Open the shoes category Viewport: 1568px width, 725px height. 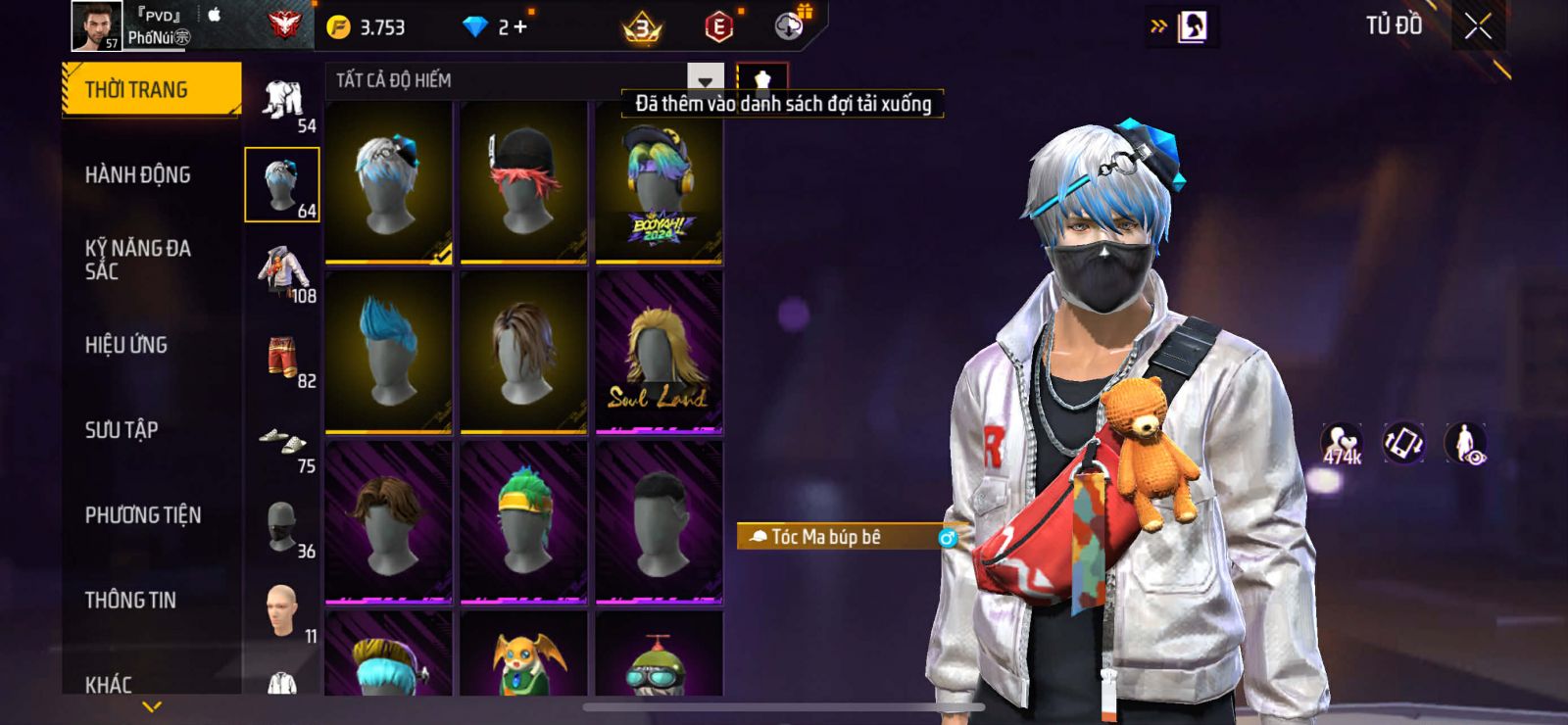pyautogui.click(x=282, y=443)
